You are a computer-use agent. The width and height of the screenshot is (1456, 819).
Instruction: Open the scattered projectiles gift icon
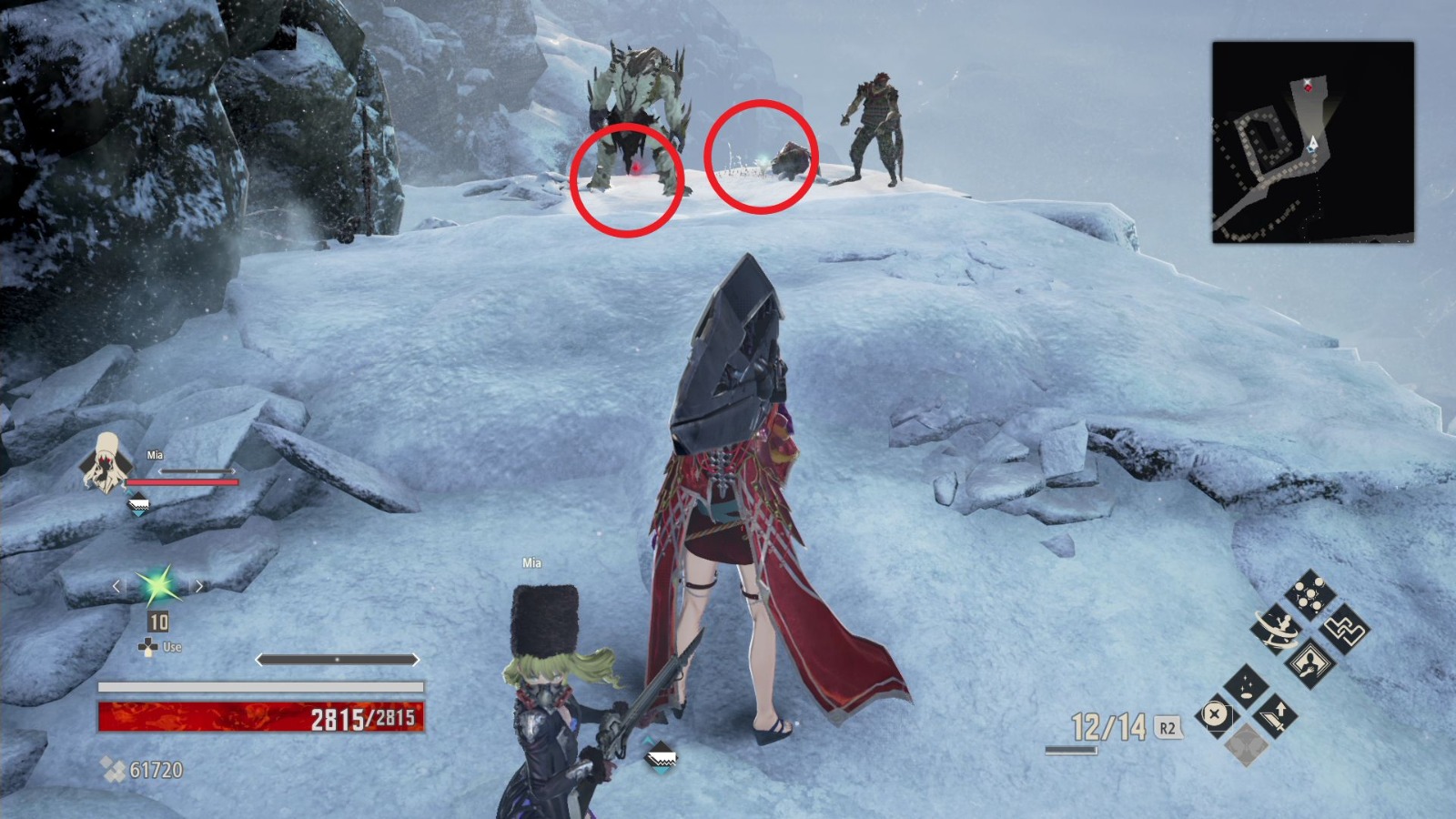pyautogui.click(x=1309, y=592)
